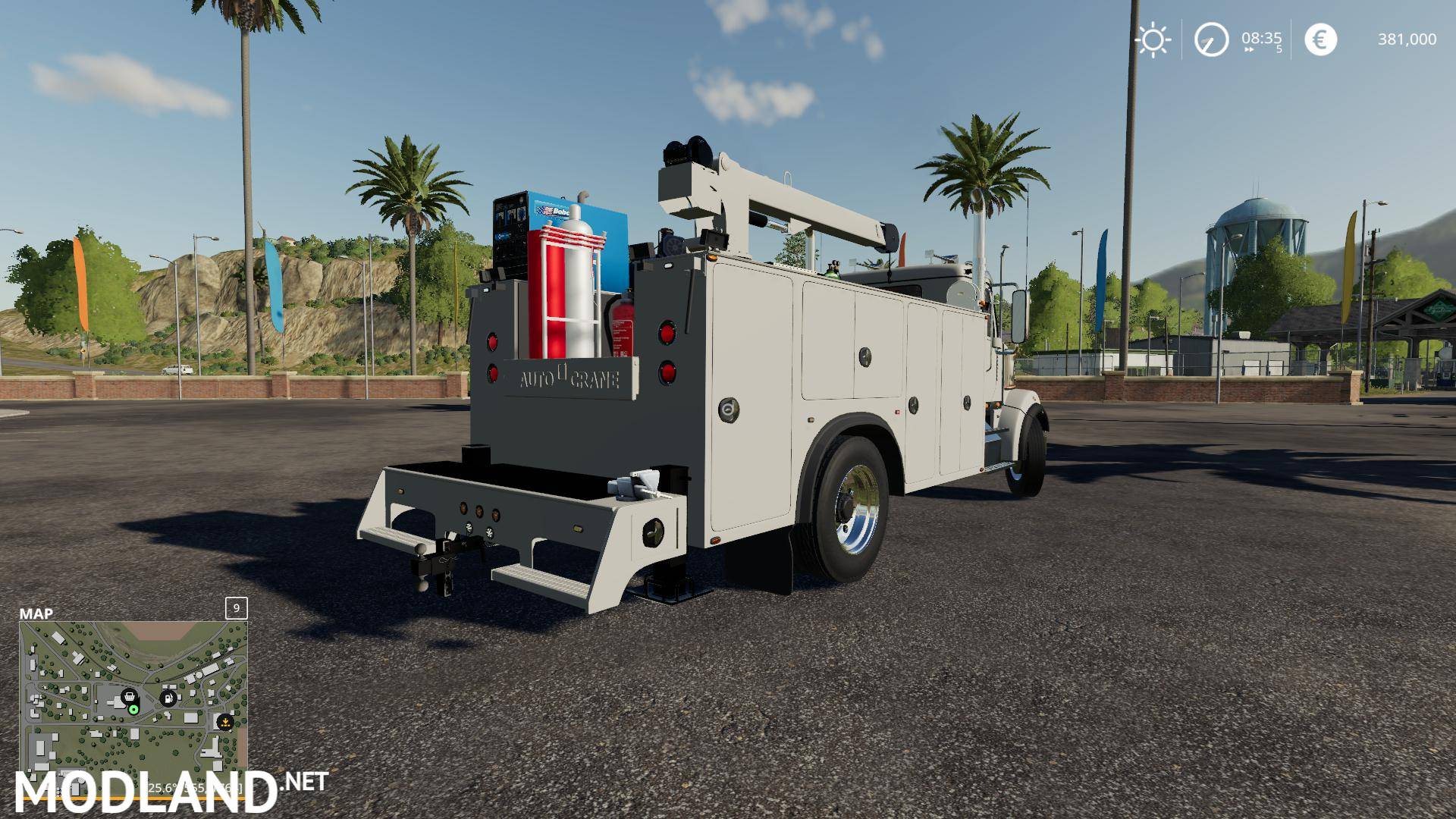Viewport: 1456px width, 819px height.
Task: Select the green player position marker on the map
Action: 133,709
